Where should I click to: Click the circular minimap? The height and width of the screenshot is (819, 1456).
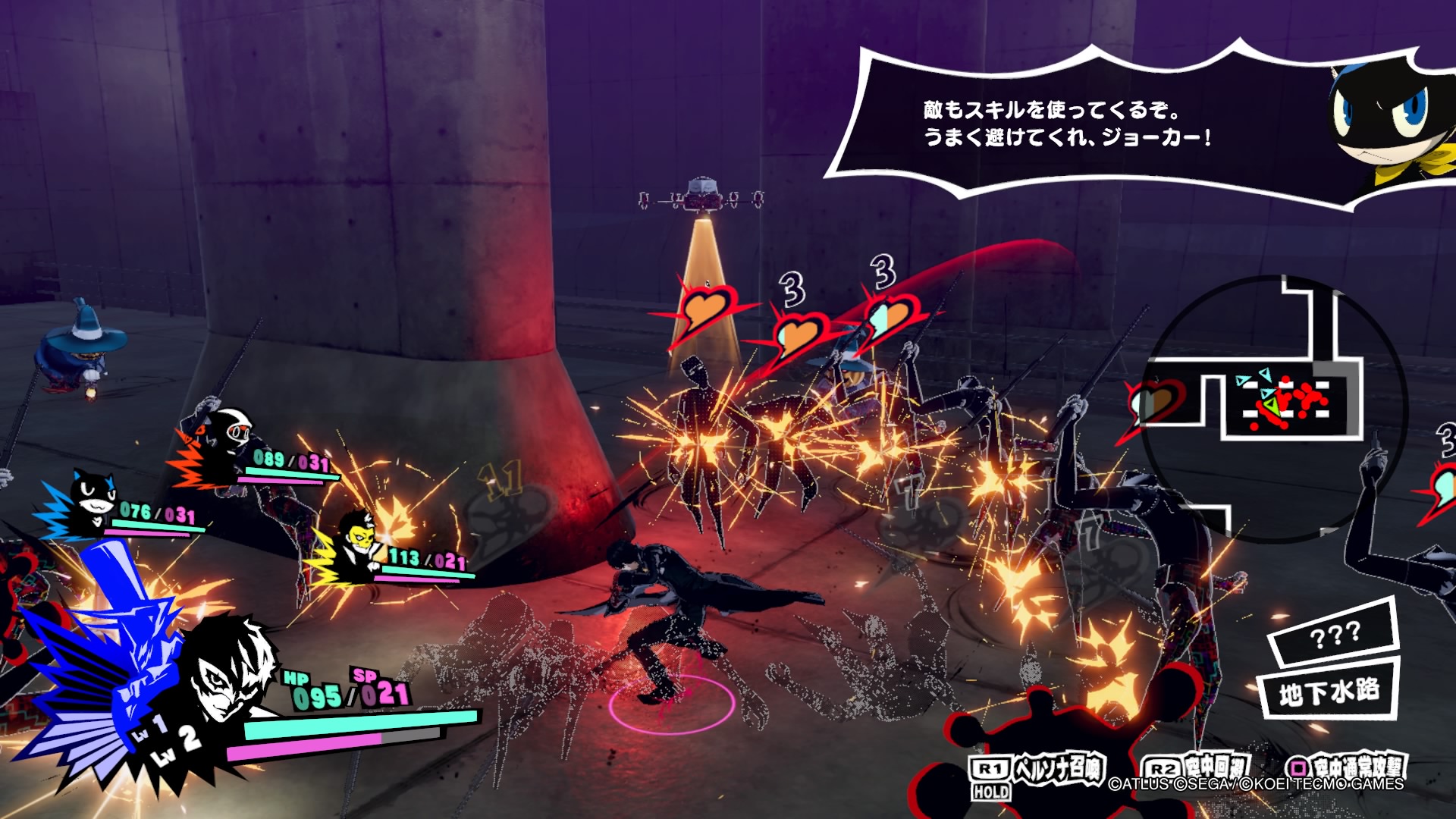[x=1276, y=408]
